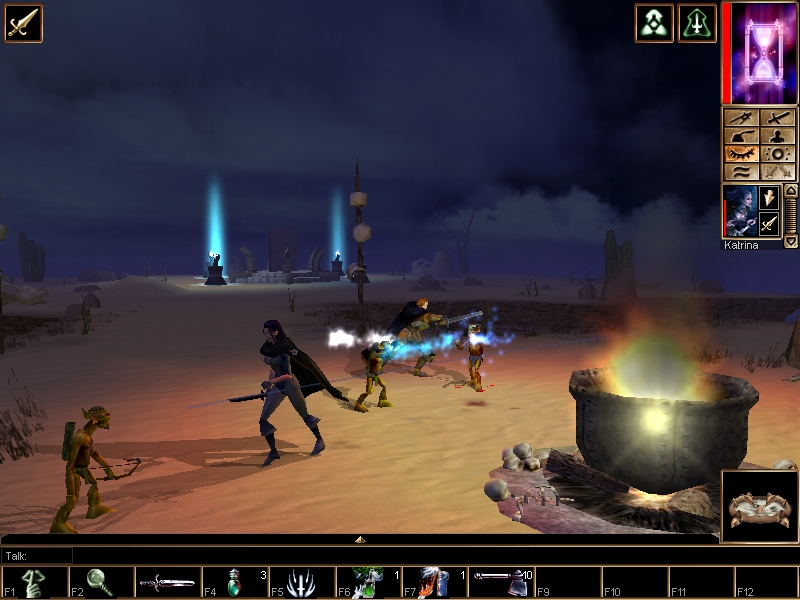Viewport: 800px width, 600px height.
Task: Click the sword attack mode icon
Action: tap(23, 23)
